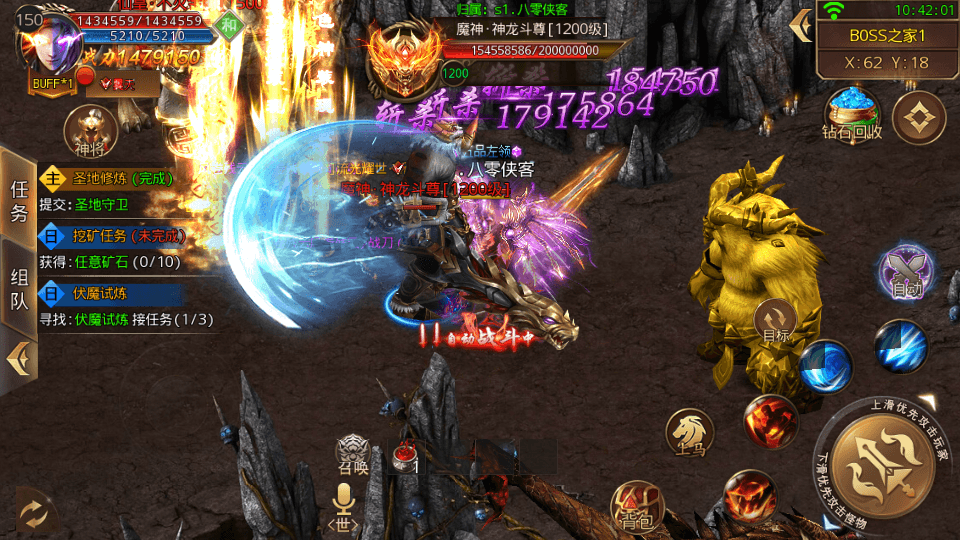Switch to the 任务 quest tab
This screenshot has height=540, width=960.
[x=19, y=200]
